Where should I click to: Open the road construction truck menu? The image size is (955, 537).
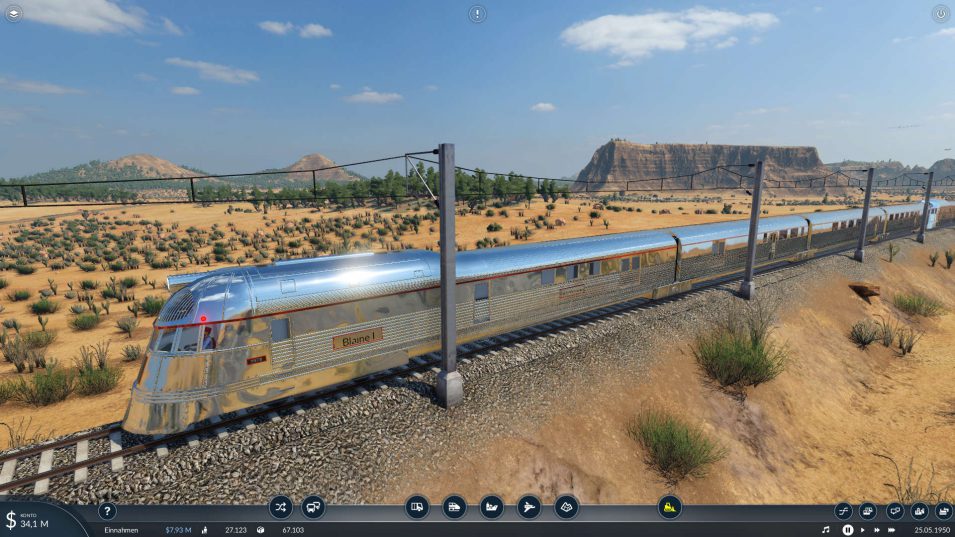(x=417, y=507)
